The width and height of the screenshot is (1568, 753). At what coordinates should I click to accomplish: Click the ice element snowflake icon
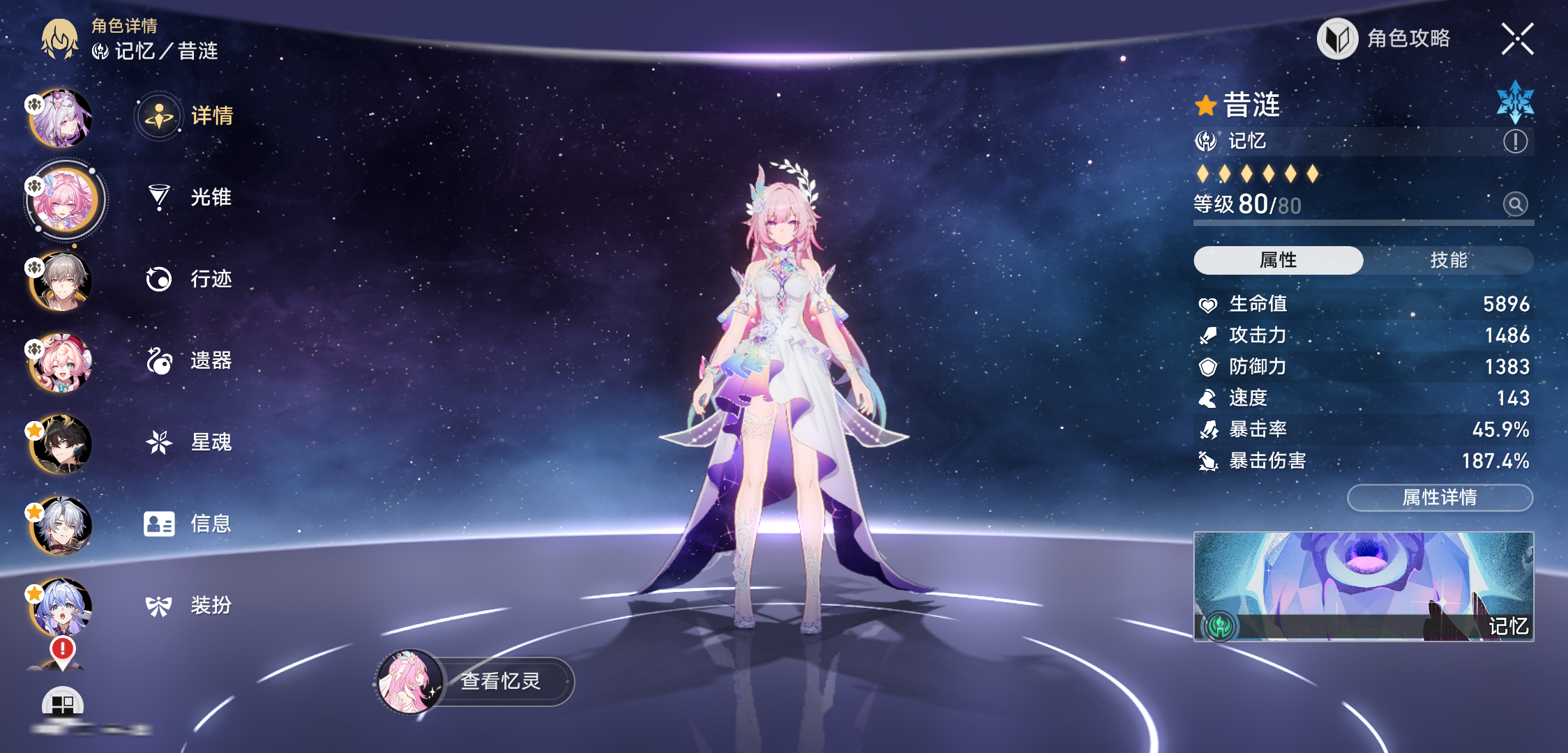(1515, 102)
